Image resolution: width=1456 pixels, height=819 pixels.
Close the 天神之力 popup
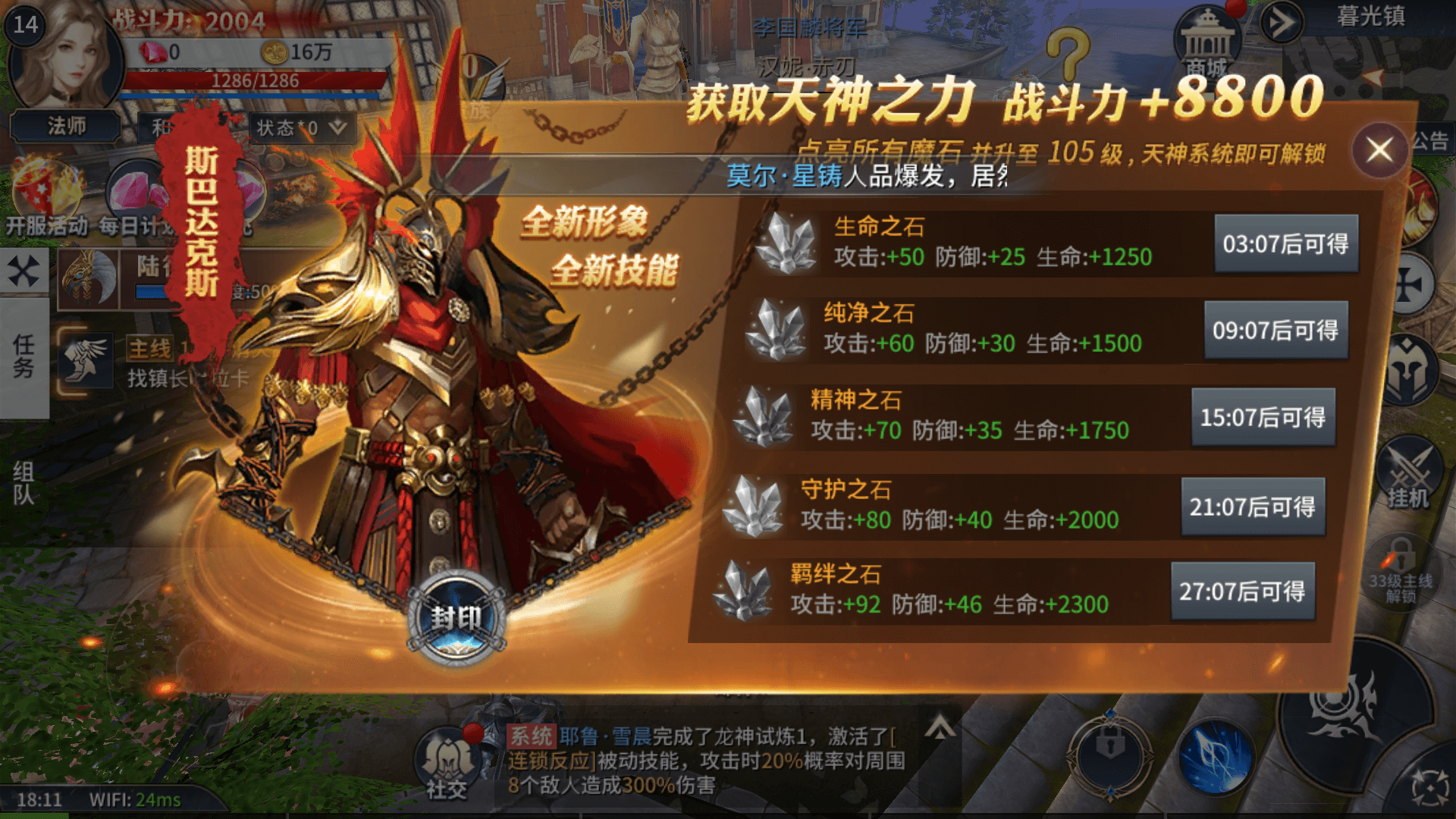pos(1379,150)
